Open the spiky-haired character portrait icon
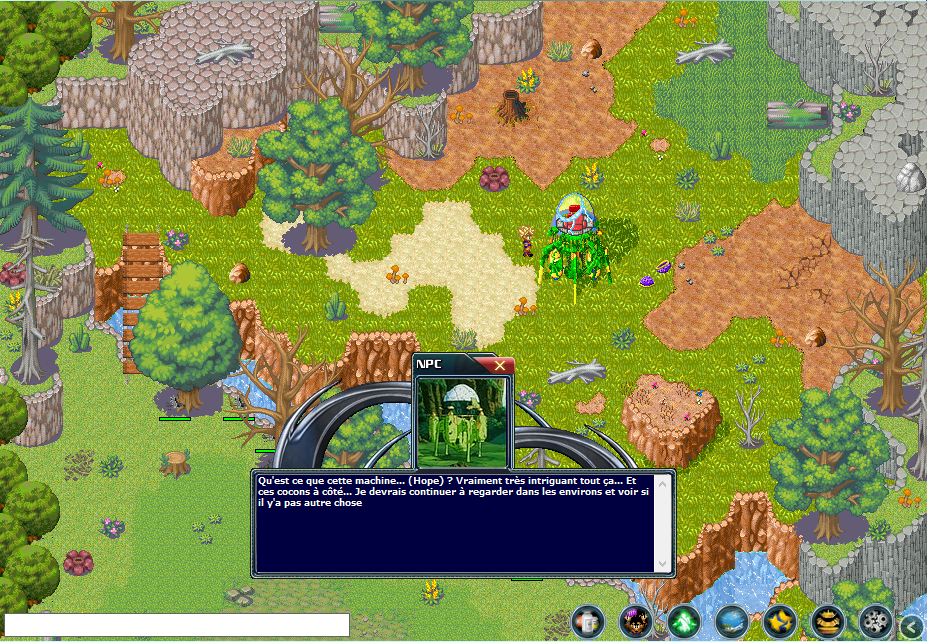Viewport: 927px width, 642px height. [x=635, y=621]
